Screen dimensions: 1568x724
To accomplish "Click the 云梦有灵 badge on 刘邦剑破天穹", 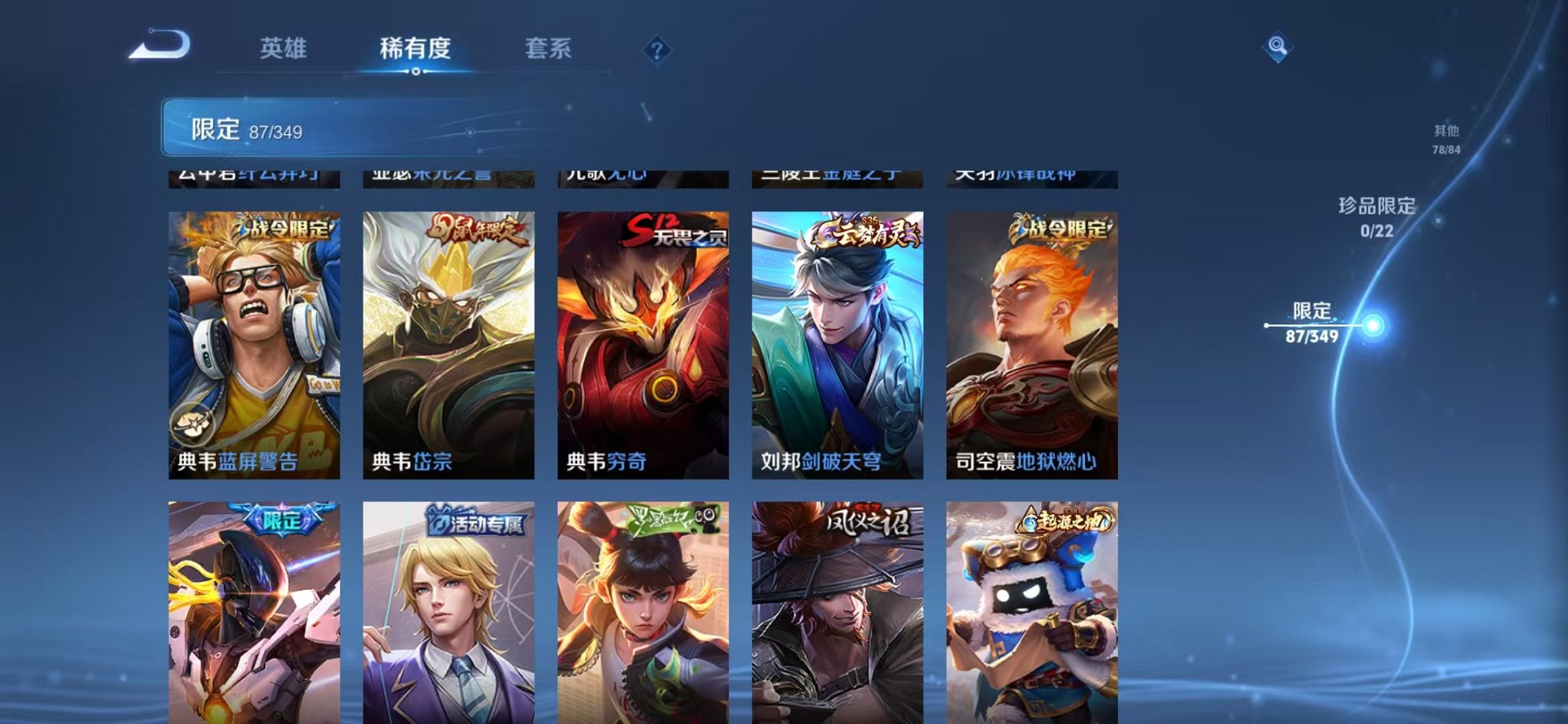I will pyautogui.click(x=863, y=231).
